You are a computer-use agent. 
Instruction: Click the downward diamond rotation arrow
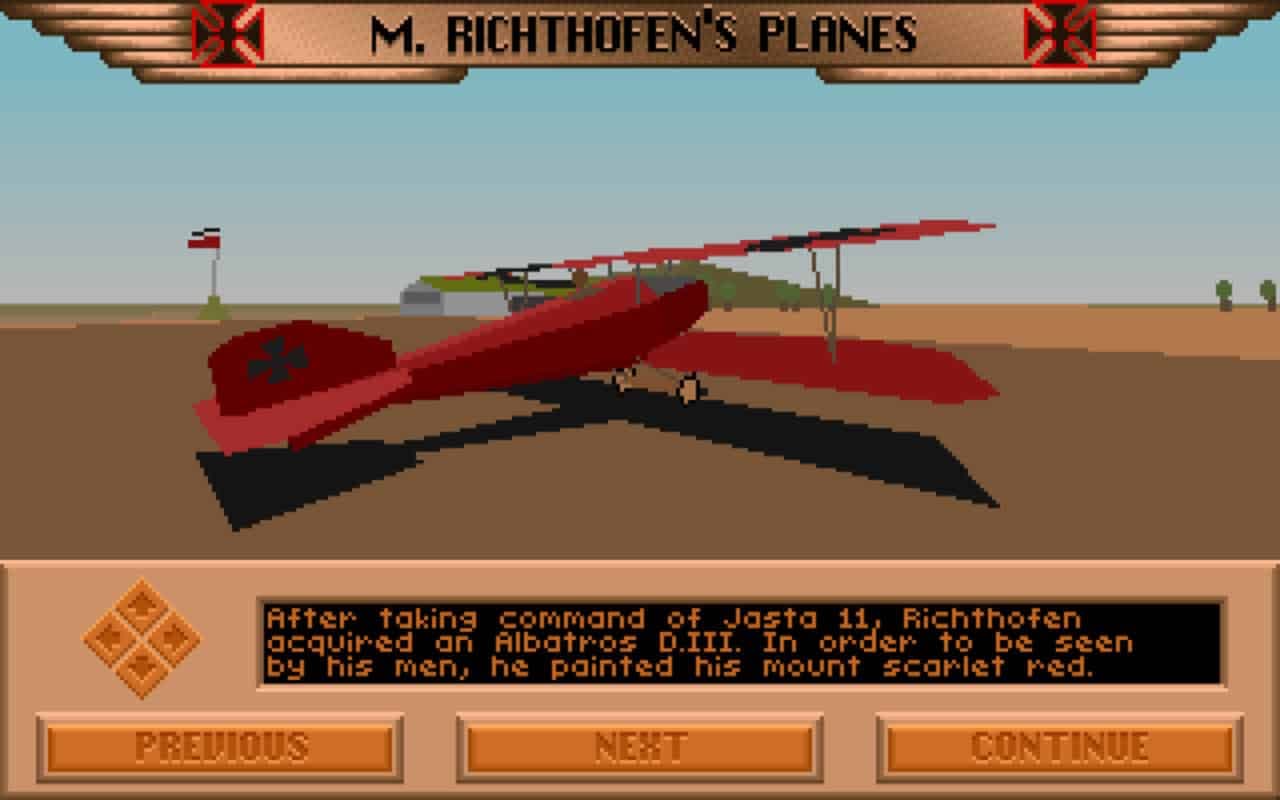pyautogui.click(x=143, y=666)
